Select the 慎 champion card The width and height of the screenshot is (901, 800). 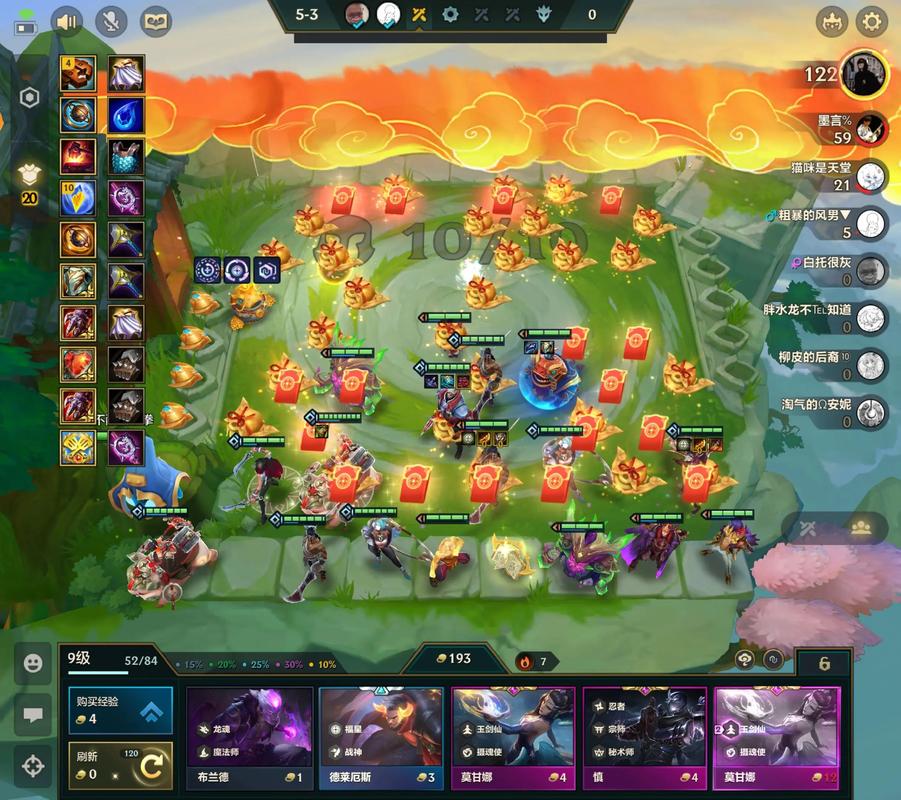pos(644,740)
